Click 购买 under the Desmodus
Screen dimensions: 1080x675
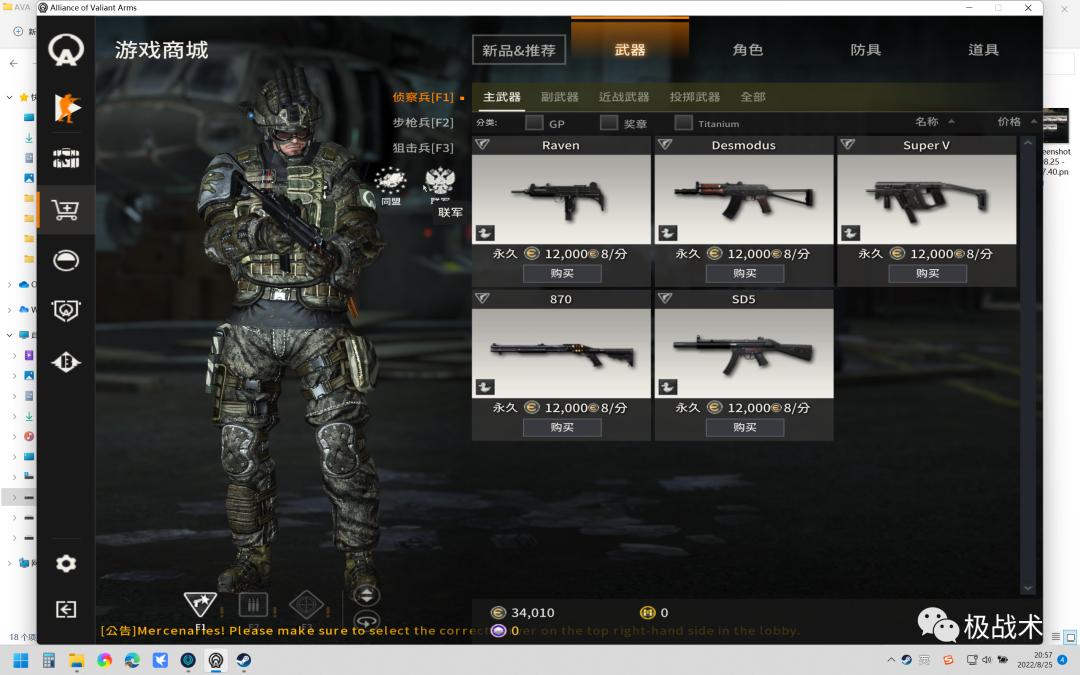744,273
